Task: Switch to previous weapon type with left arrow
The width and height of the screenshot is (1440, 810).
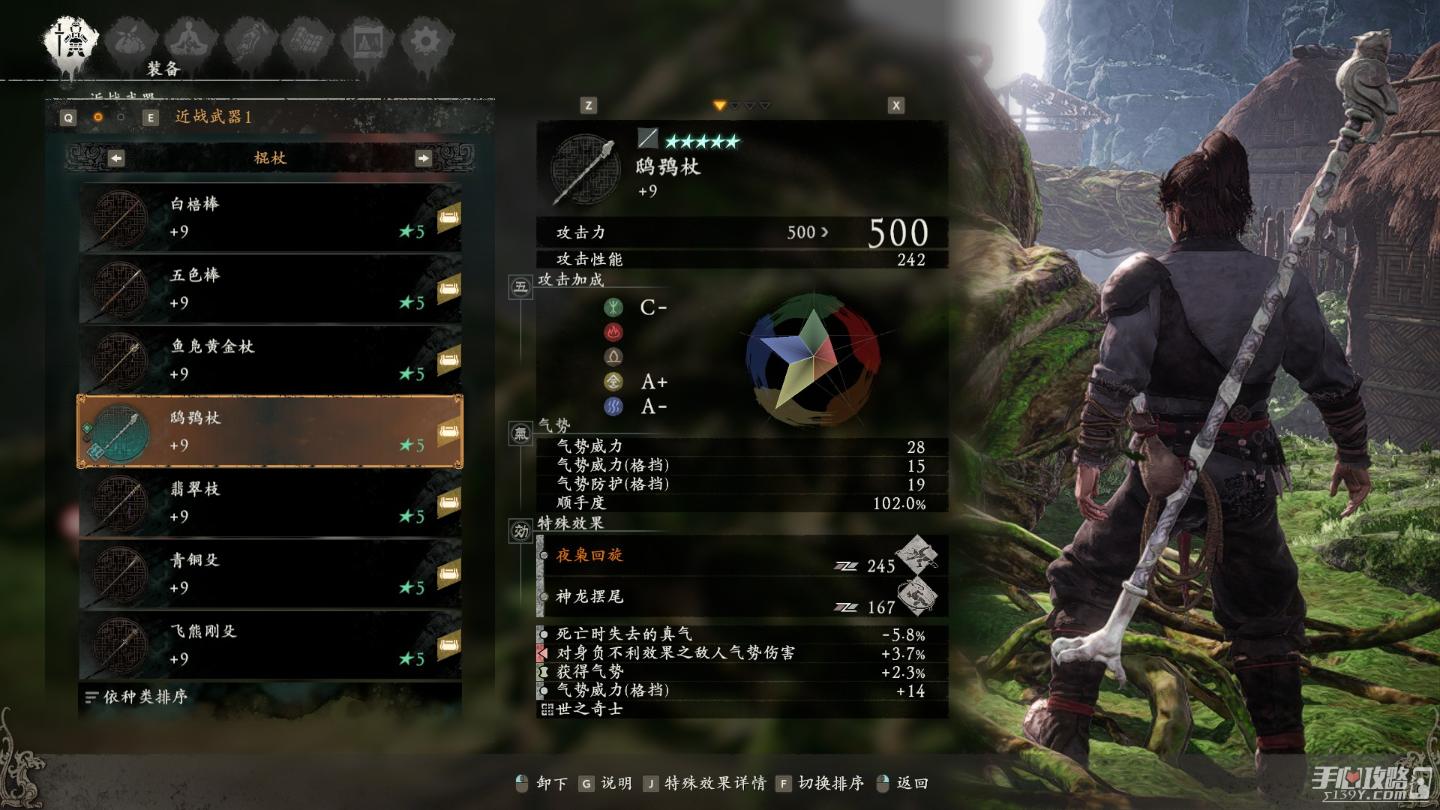Action: tap(117, 158)
